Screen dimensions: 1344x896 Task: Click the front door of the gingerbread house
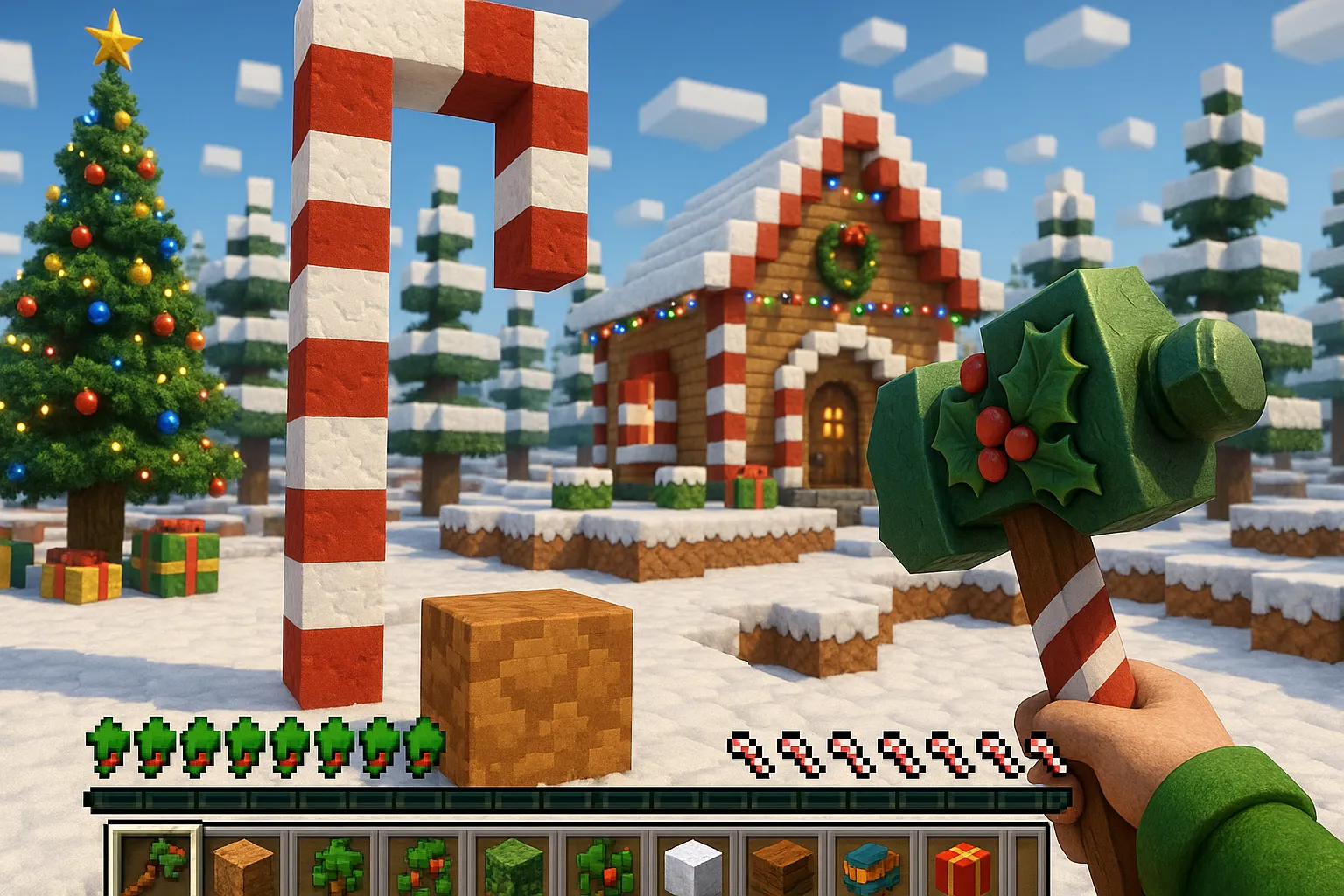point(831,429)
